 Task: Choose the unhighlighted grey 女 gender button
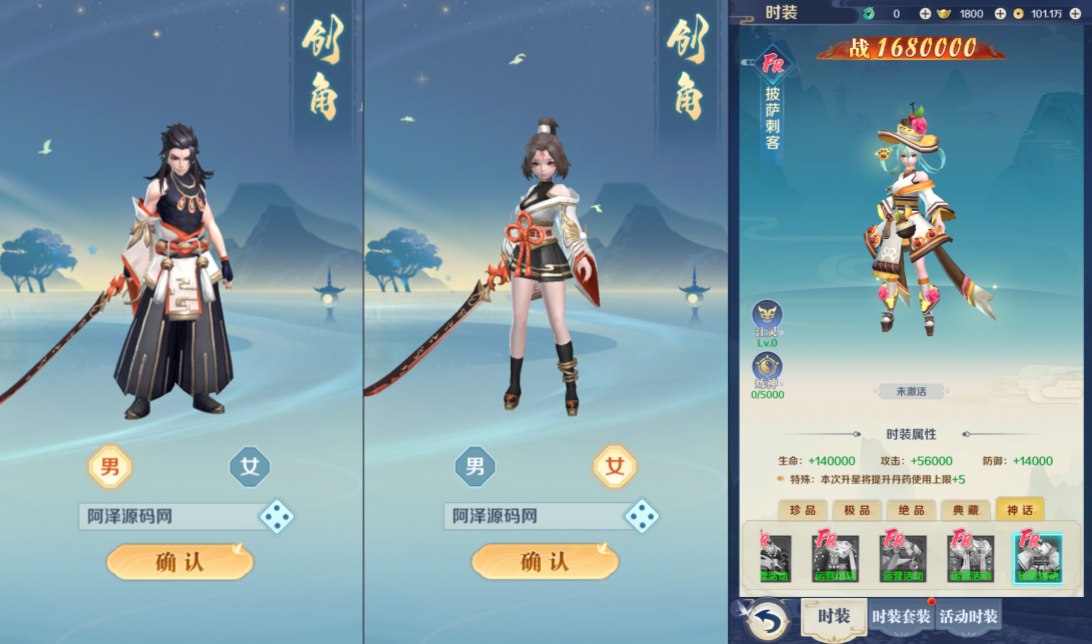(x=250, y=466)
